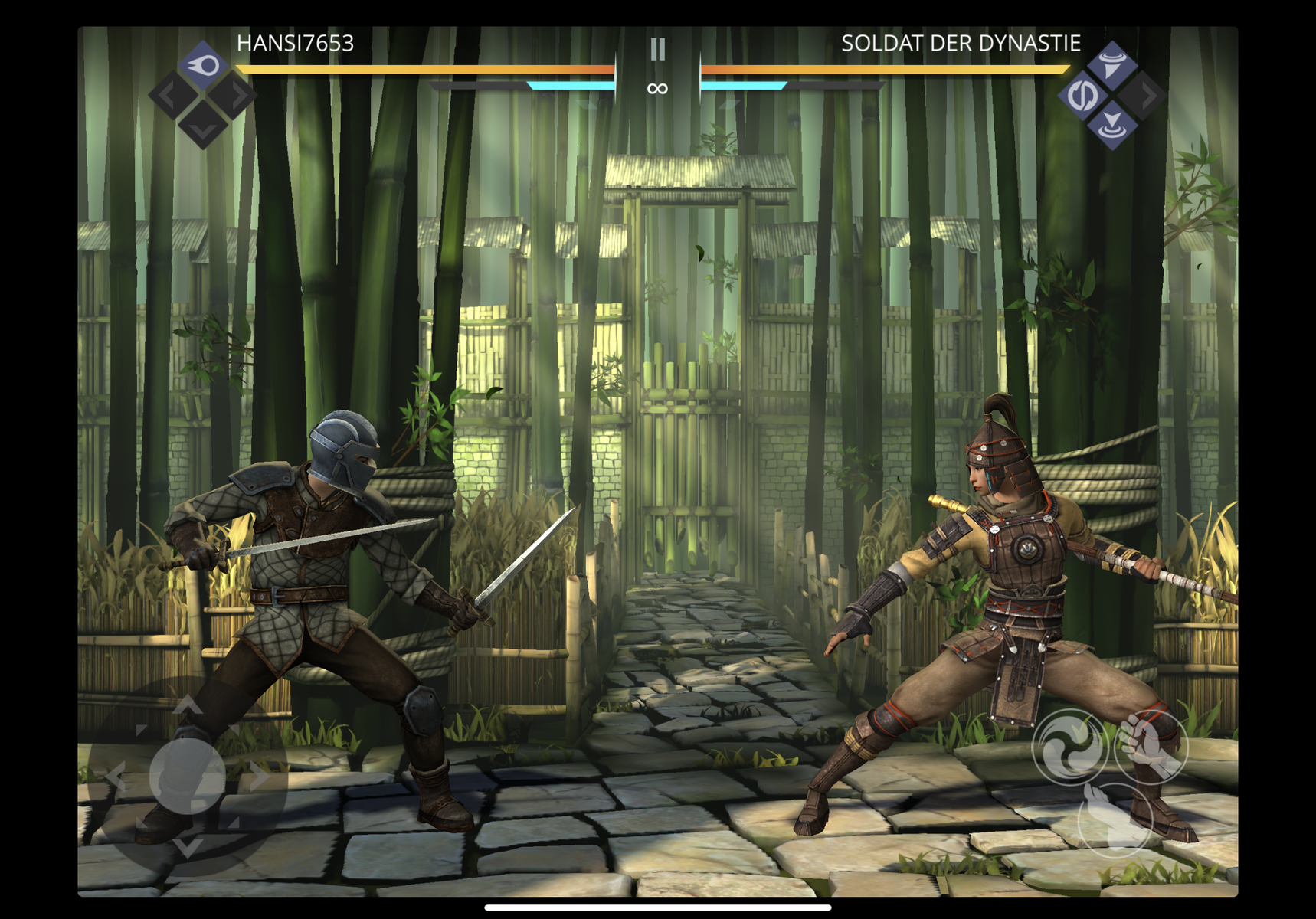Viewport: 1316px width, 919px height.
Task: Tap the joystick's down arrow
Action: coord(188,846)
